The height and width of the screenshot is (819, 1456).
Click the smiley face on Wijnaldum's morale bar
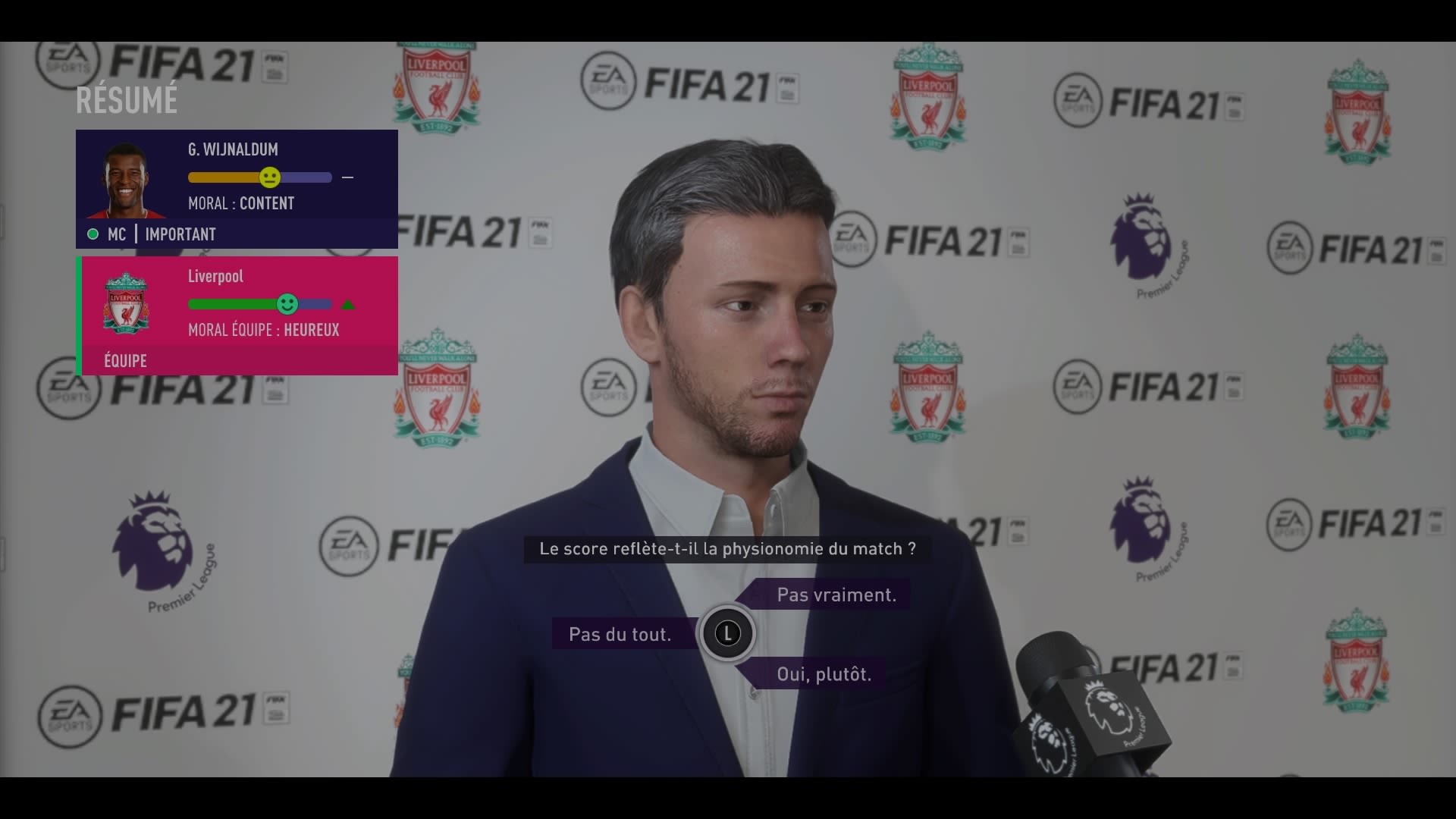click(x=270, y=177)
